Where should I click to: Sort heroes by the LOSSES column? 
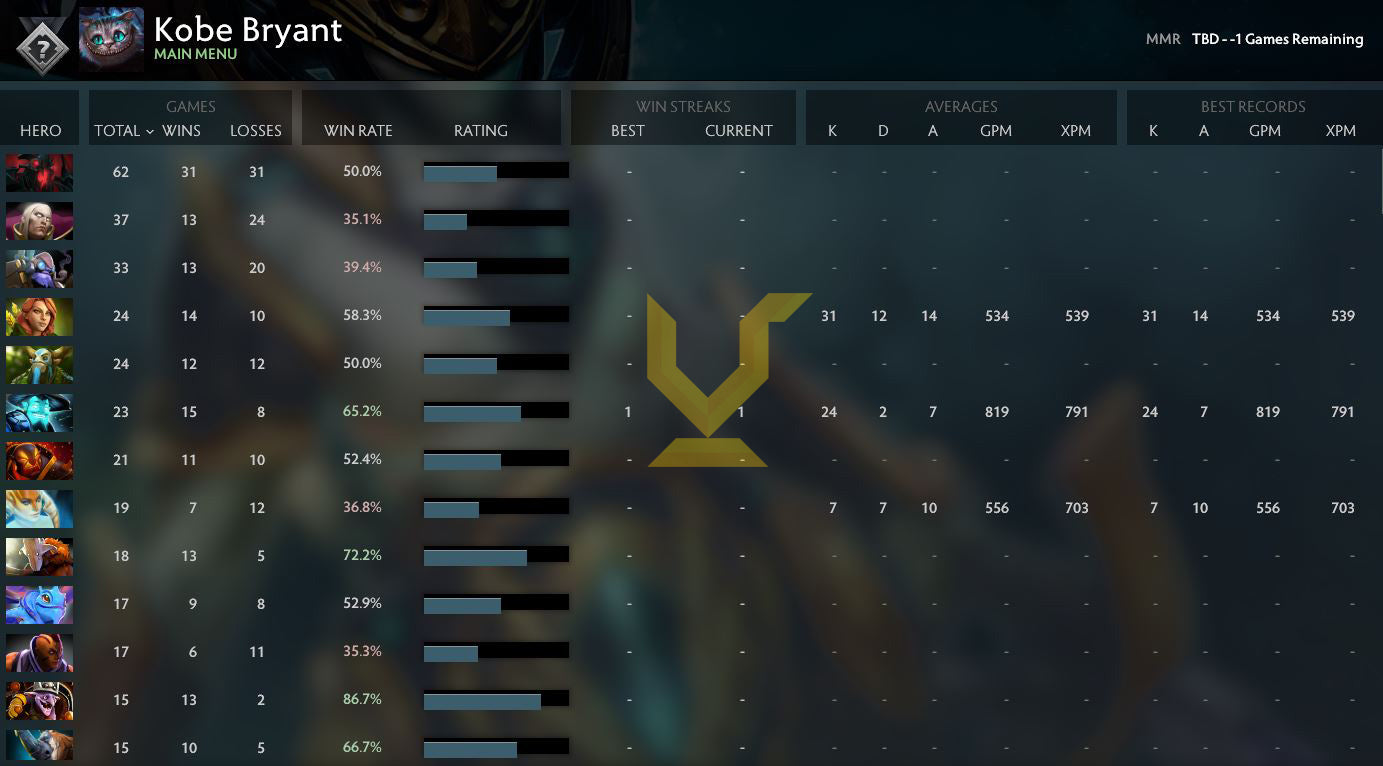click(x=256, y=131)
